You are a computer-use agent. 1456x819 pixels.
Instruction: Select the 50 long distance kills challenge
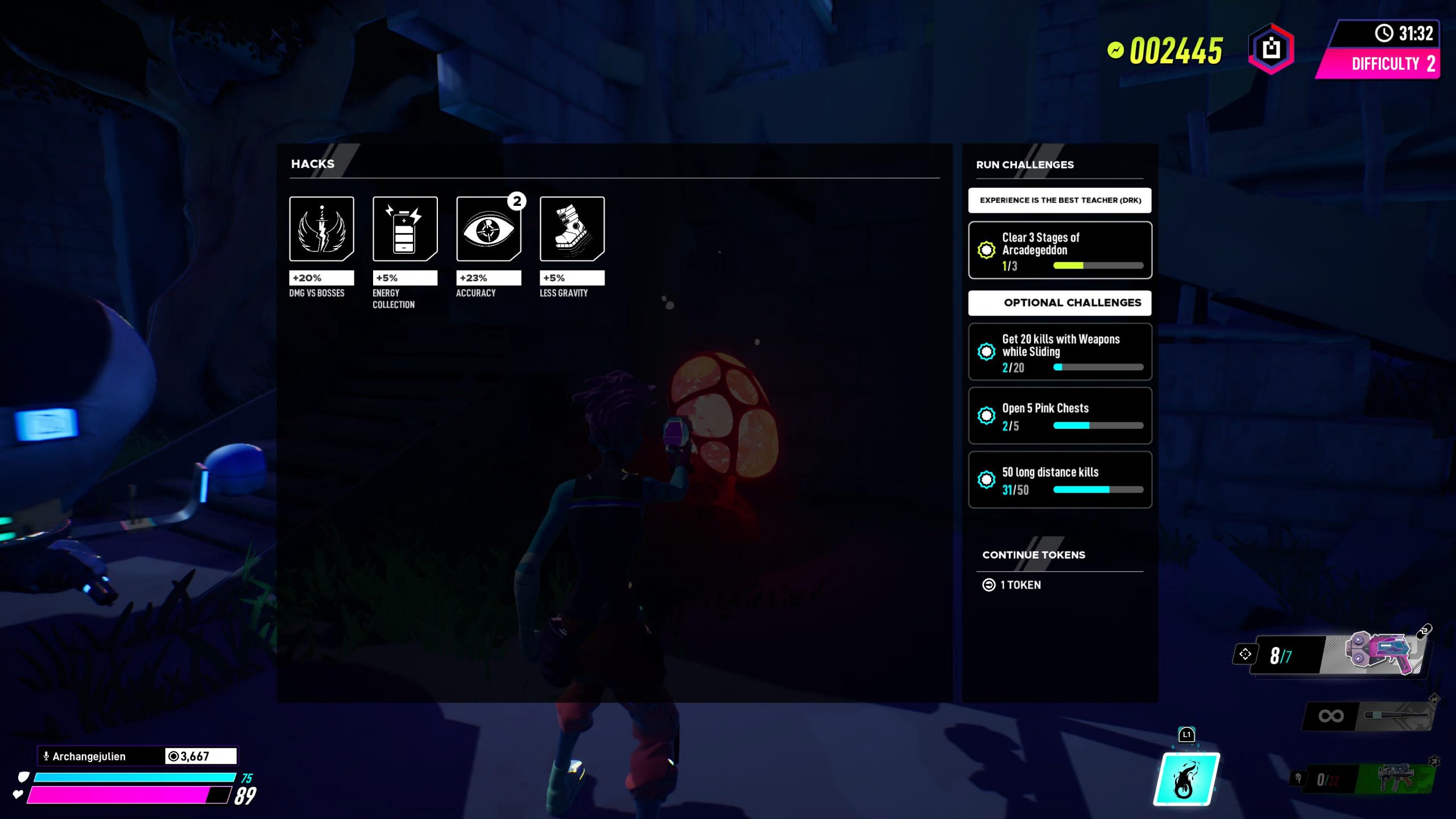[1060, 479]
